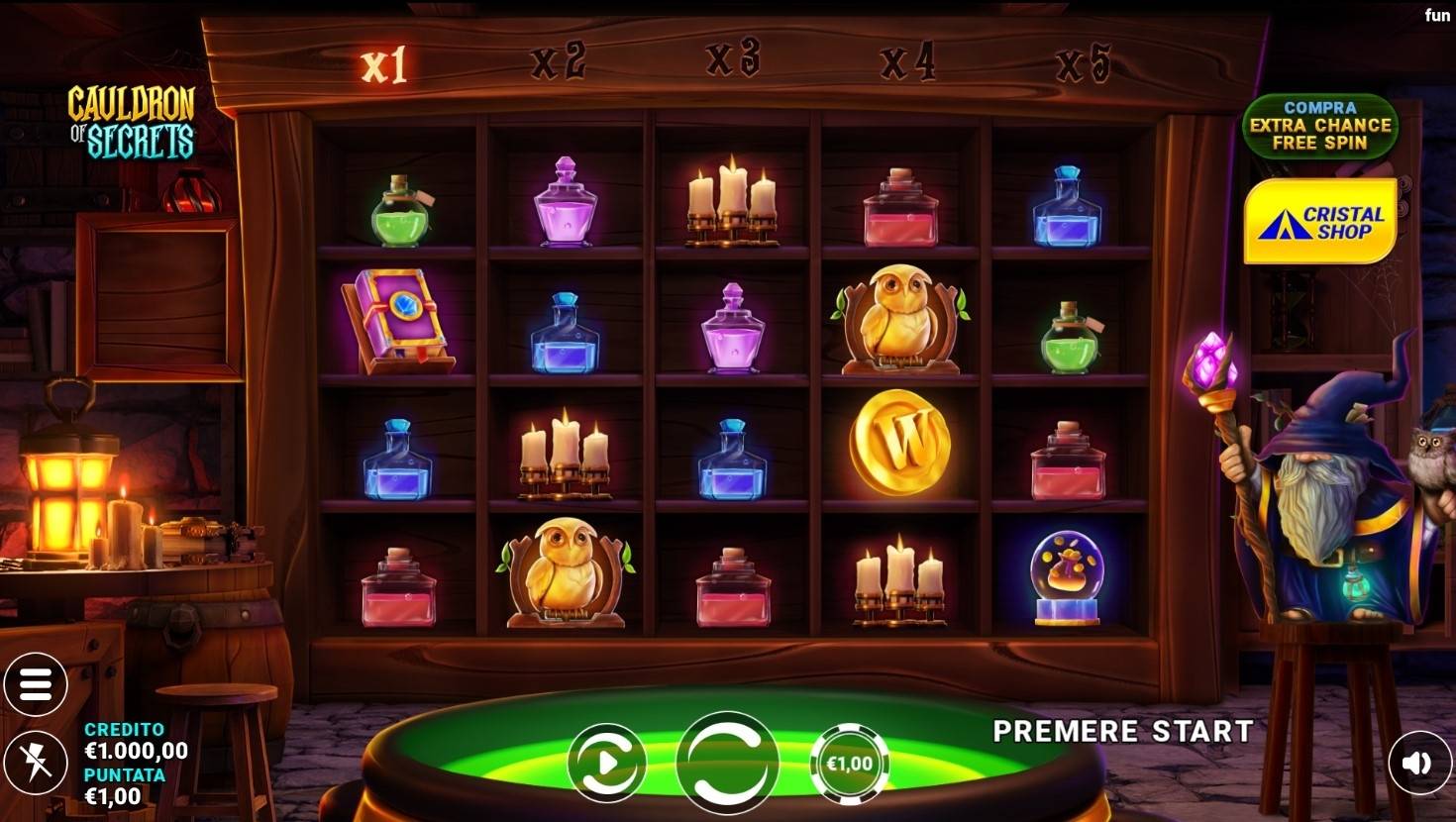Viewport: 1456px width, 822px height.
Task: Spin the reels with the start button
Action: tap(727, 763)
